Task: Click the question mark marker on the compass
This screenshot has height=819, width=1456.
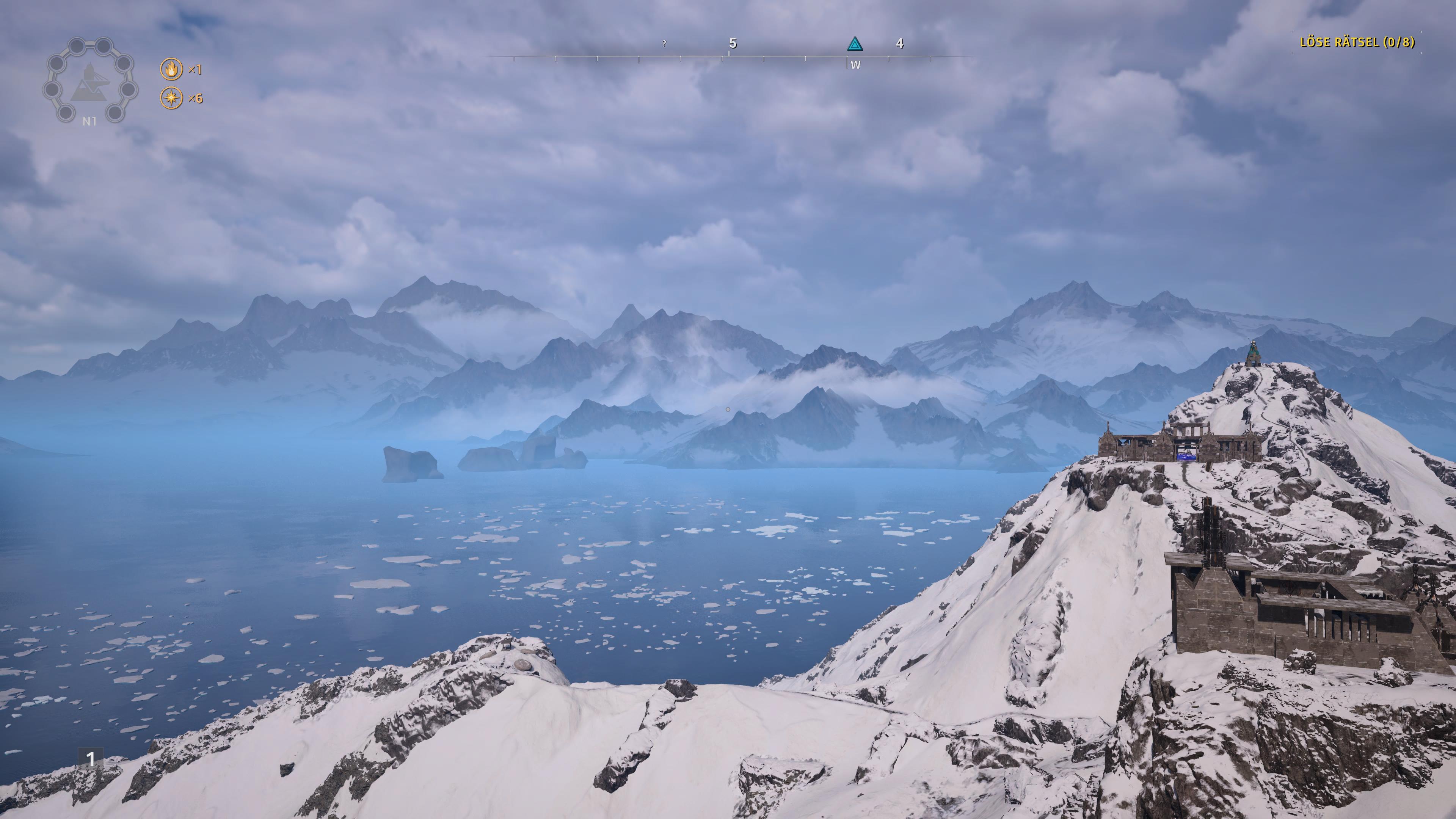Action: [x=664, y=45]
